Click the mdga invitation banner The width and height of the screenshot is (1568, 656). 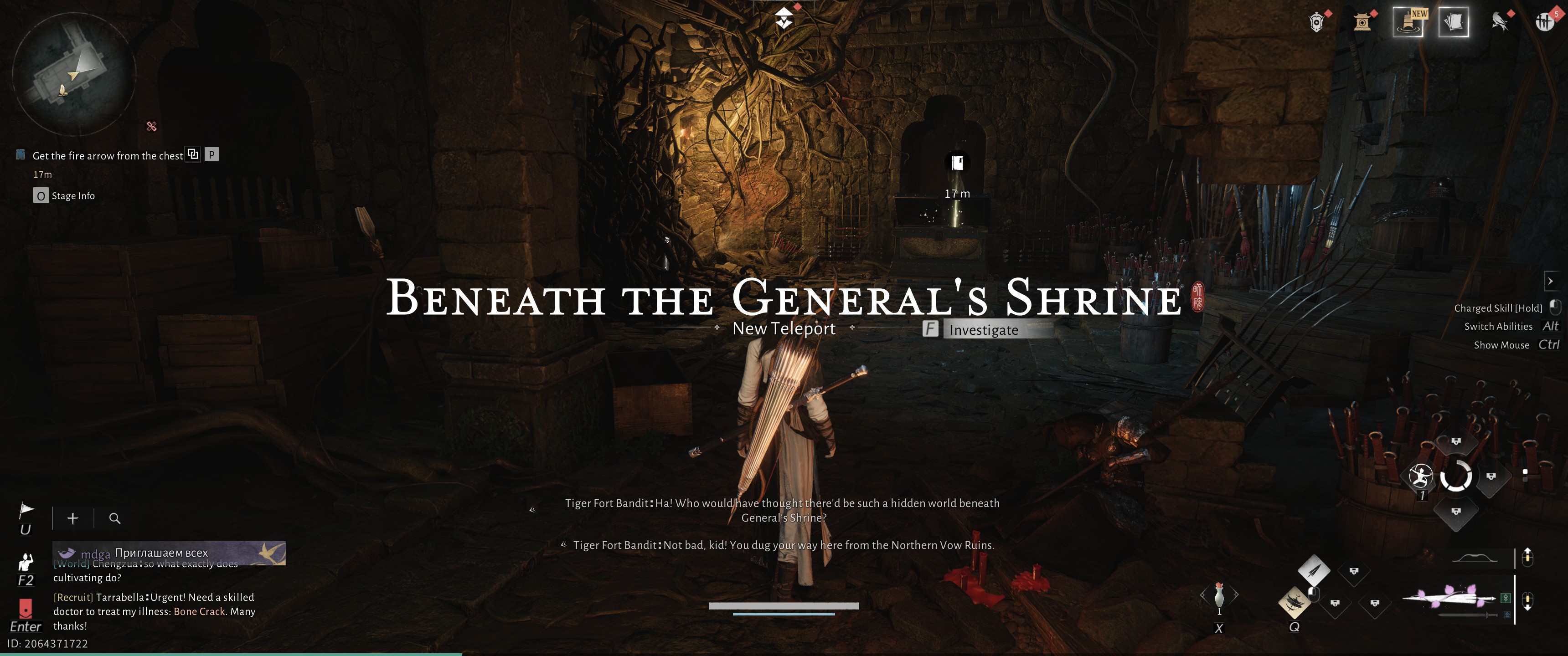click(x=169, y=553)
